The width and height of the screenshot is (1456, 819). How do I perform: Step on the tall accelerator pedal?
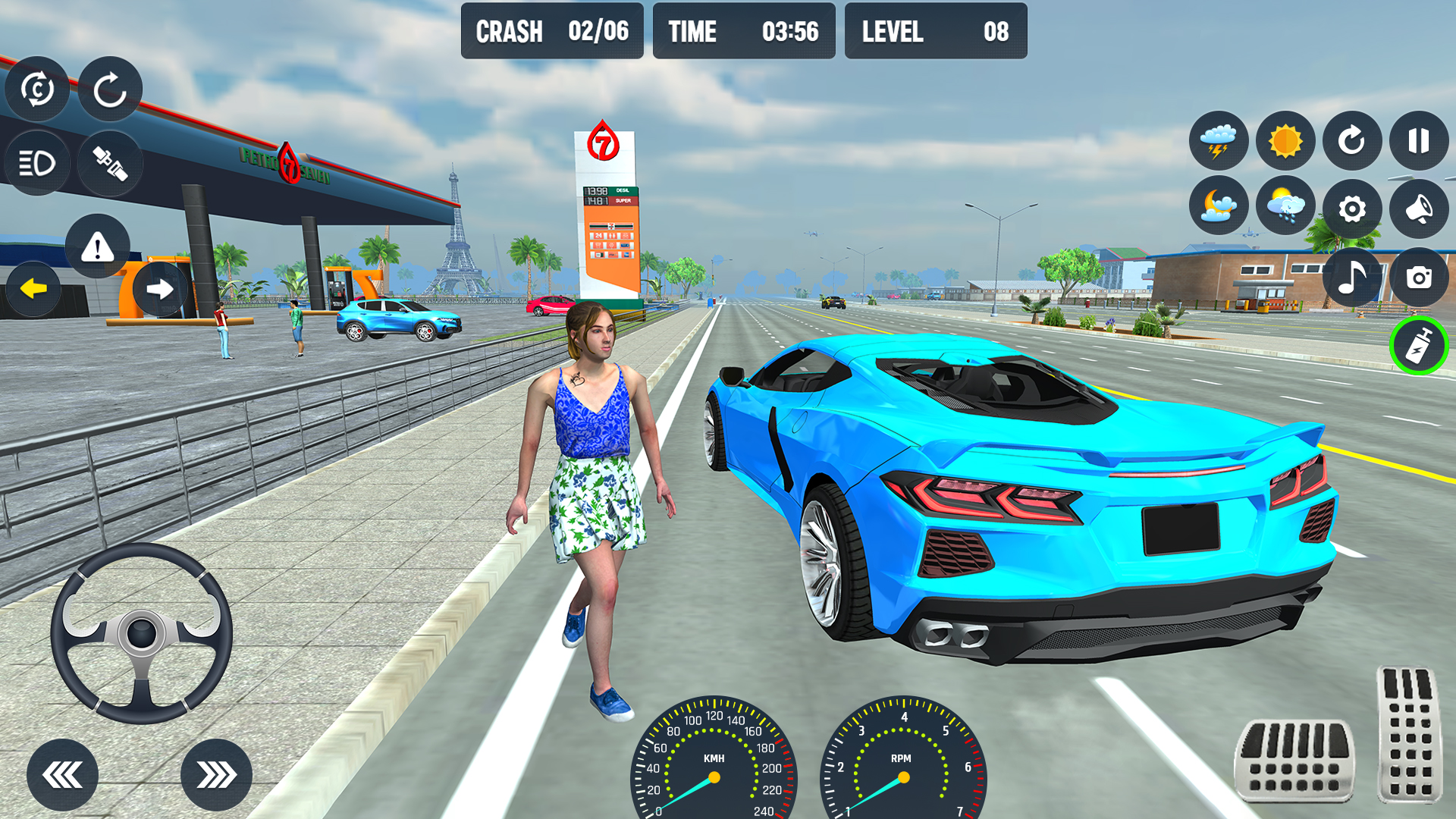click(x=1410, y=733)
